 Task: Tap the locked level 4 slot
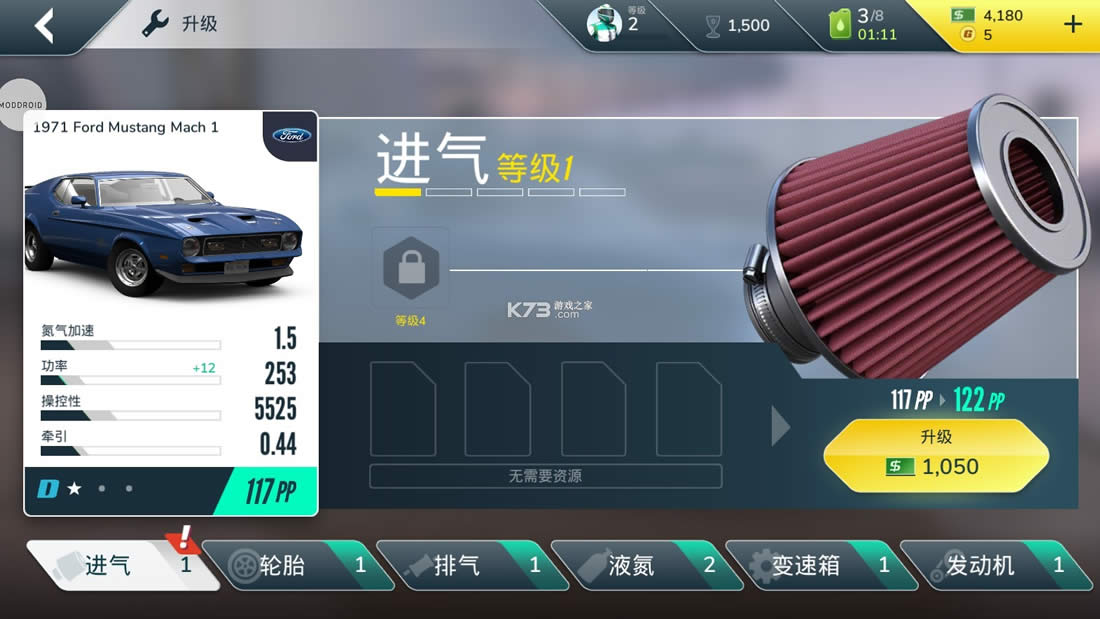pyautogui.click(x=411, y=267)
